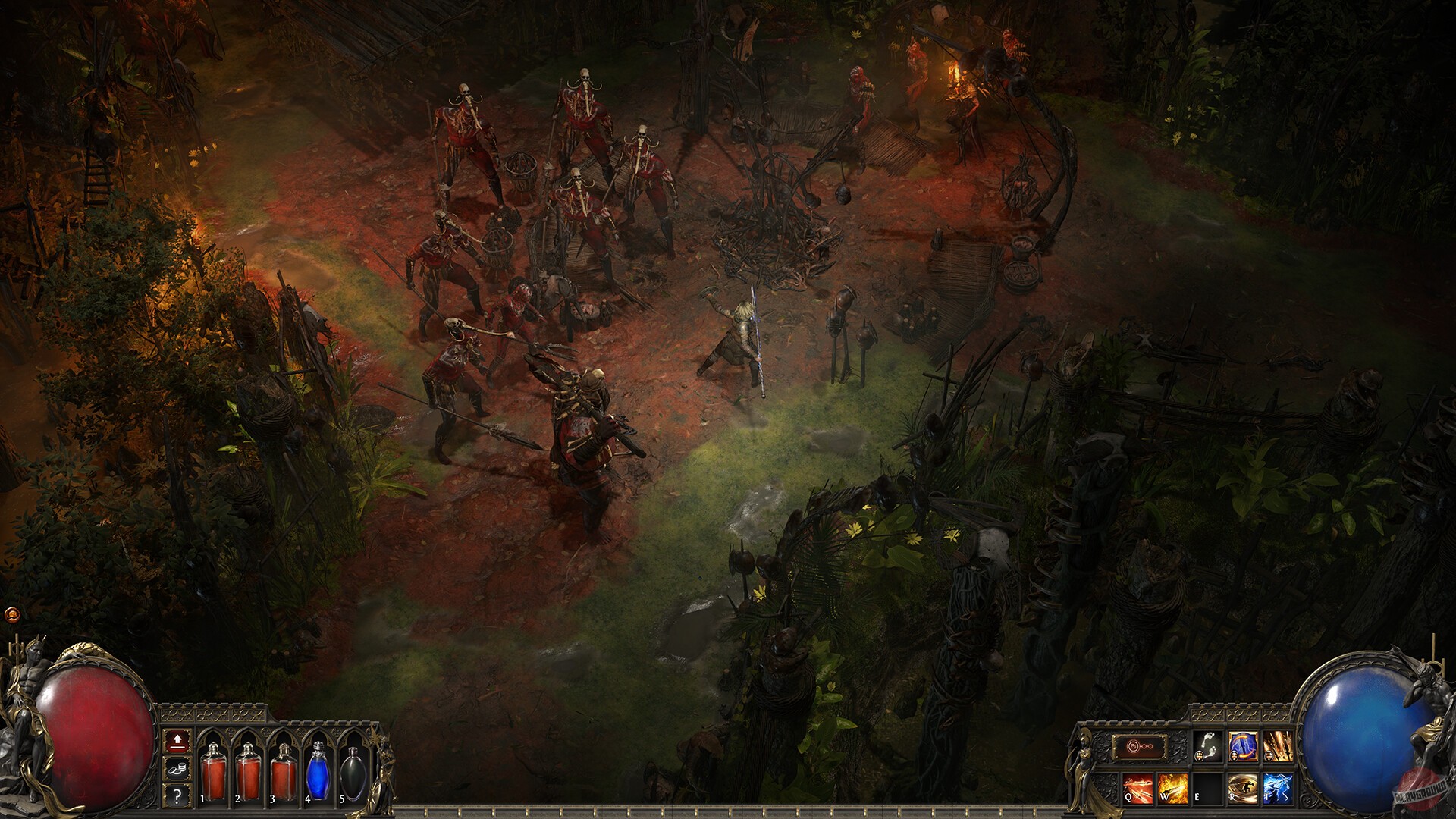The width and height of the screenshot is (1456, 819).
Task: Activate the orange lightning buff skill icon
Action: (1242, 745)
